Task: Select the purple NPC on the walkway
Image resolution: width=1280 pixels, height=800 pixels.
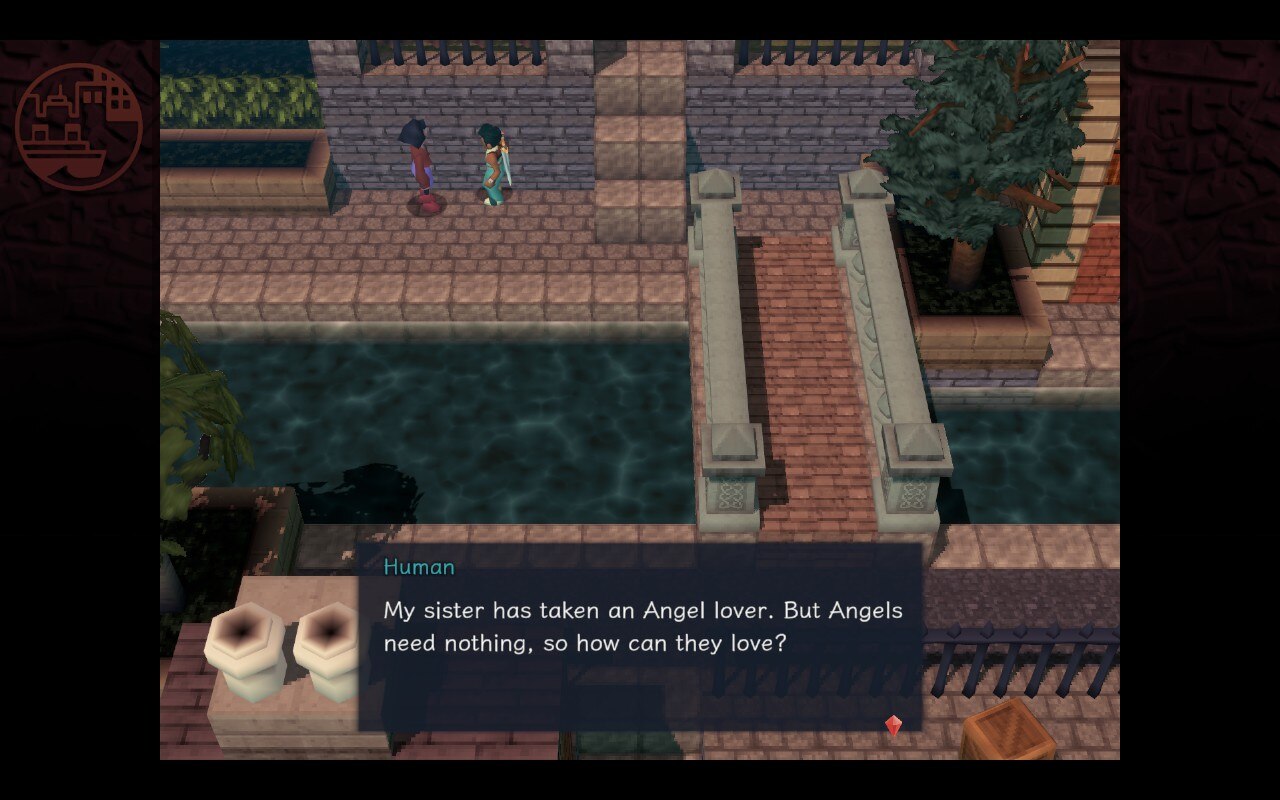Action: pyautogui.click(x=422, y=155)
